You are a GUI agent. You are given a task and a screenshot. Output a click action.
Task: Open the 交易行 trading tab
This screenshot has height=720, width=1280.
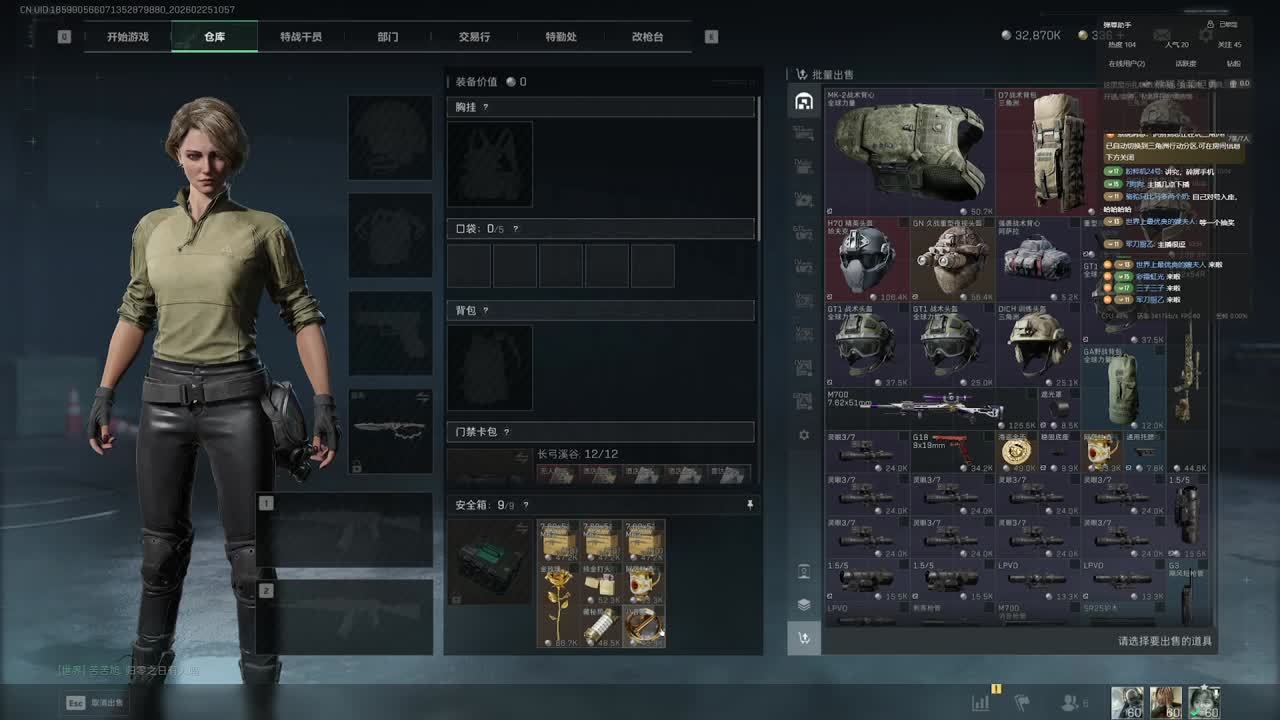[474, 37]
